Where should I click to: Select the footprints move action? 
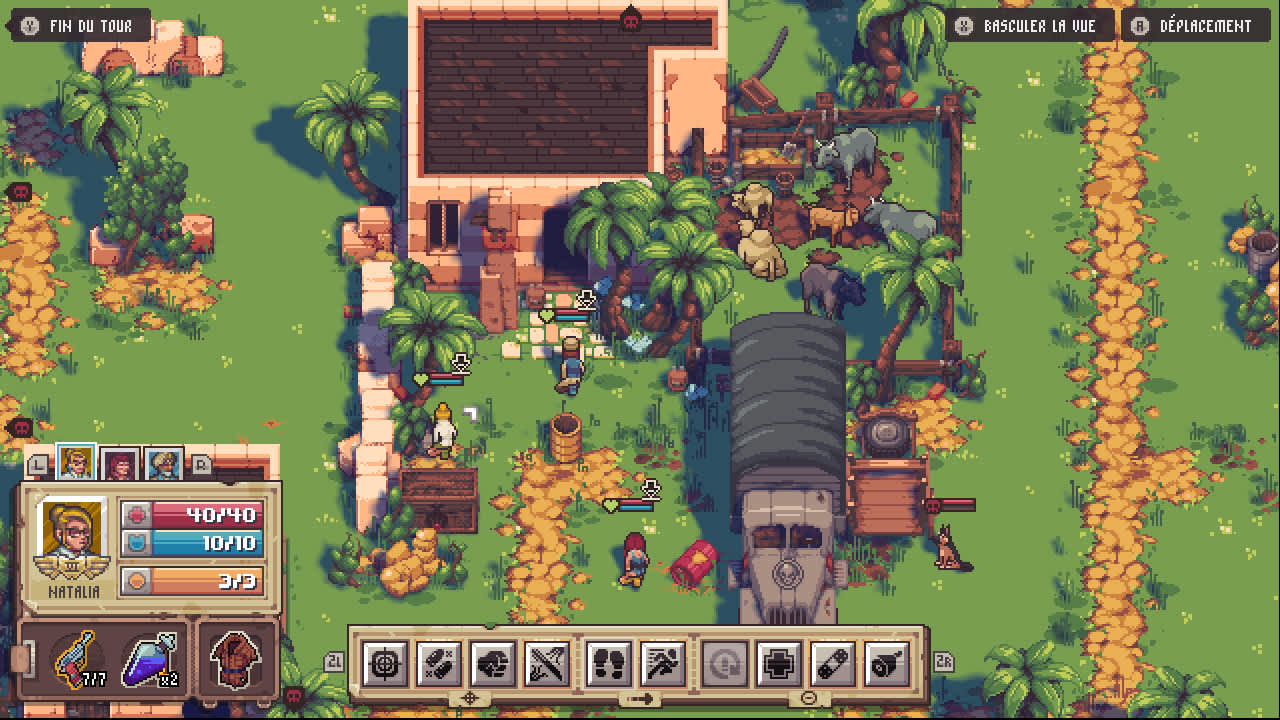click(609, 663)
